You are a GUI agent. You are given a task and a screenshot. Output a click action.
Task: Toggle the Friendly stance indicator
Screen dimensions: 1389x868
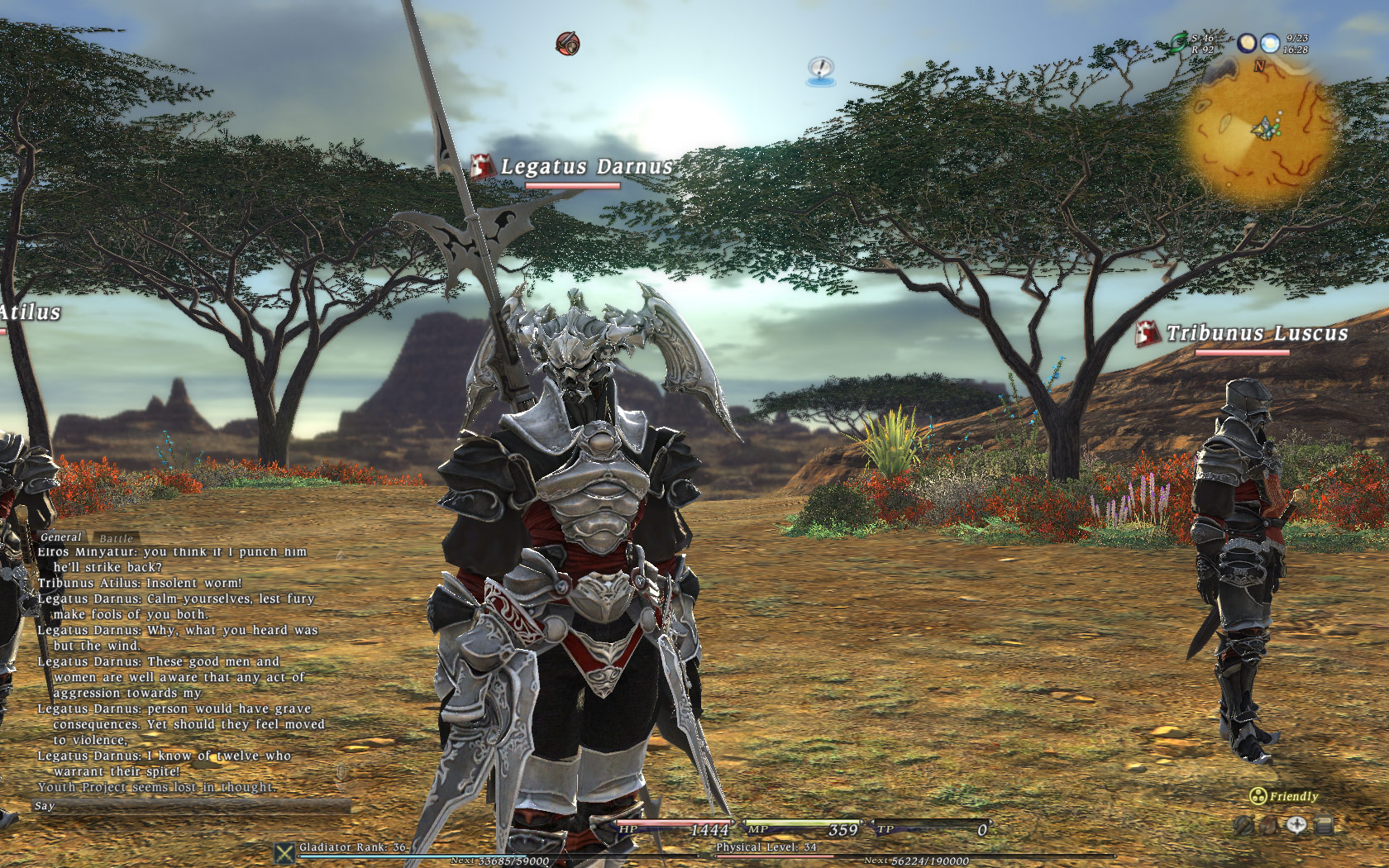click(x=1284, y=796)
